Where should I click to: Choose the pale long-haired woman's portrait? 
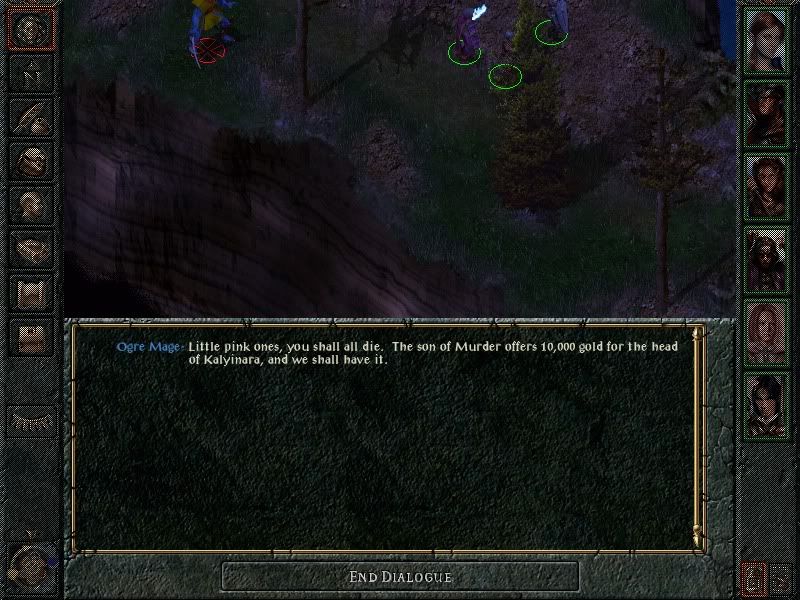click(765, 332)
